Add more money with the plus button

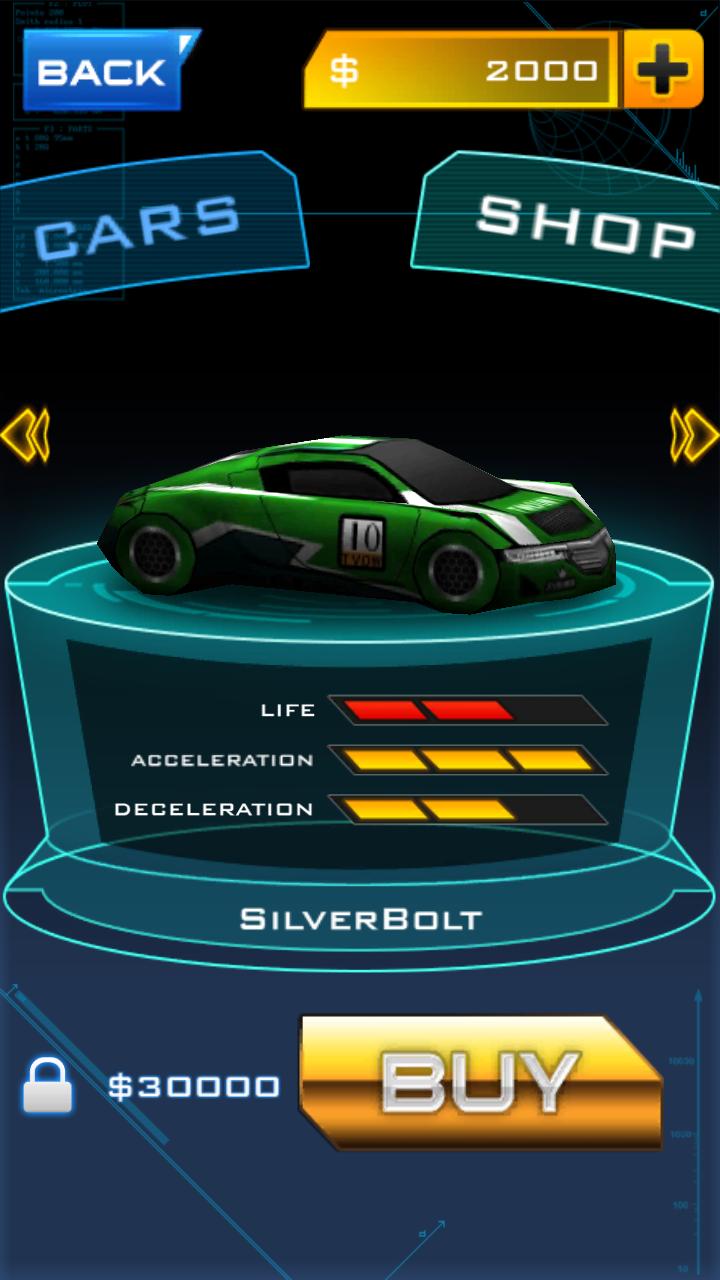pos(663,69)
